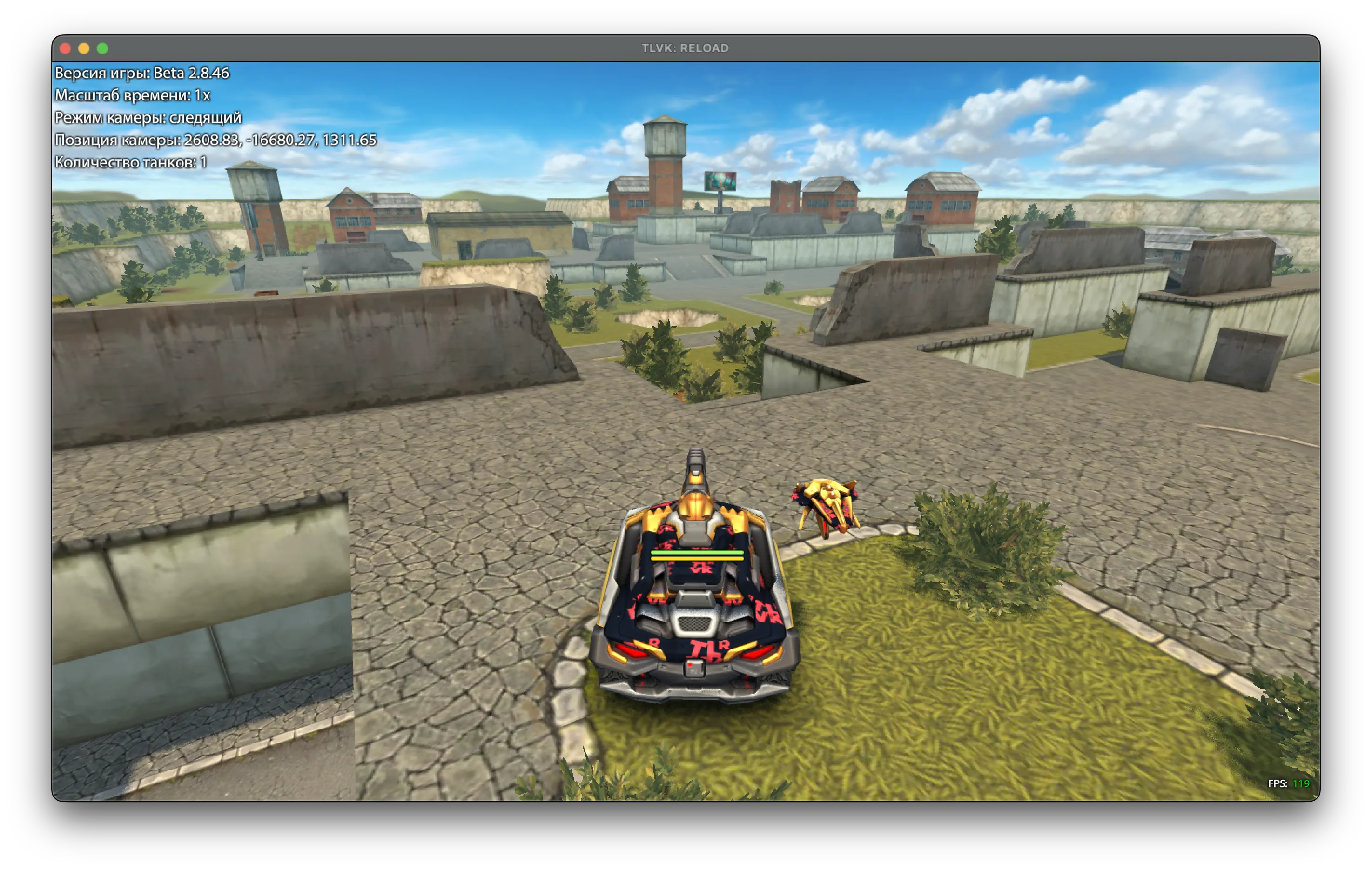Select the player's tank turret

click(x=695, y=495)
